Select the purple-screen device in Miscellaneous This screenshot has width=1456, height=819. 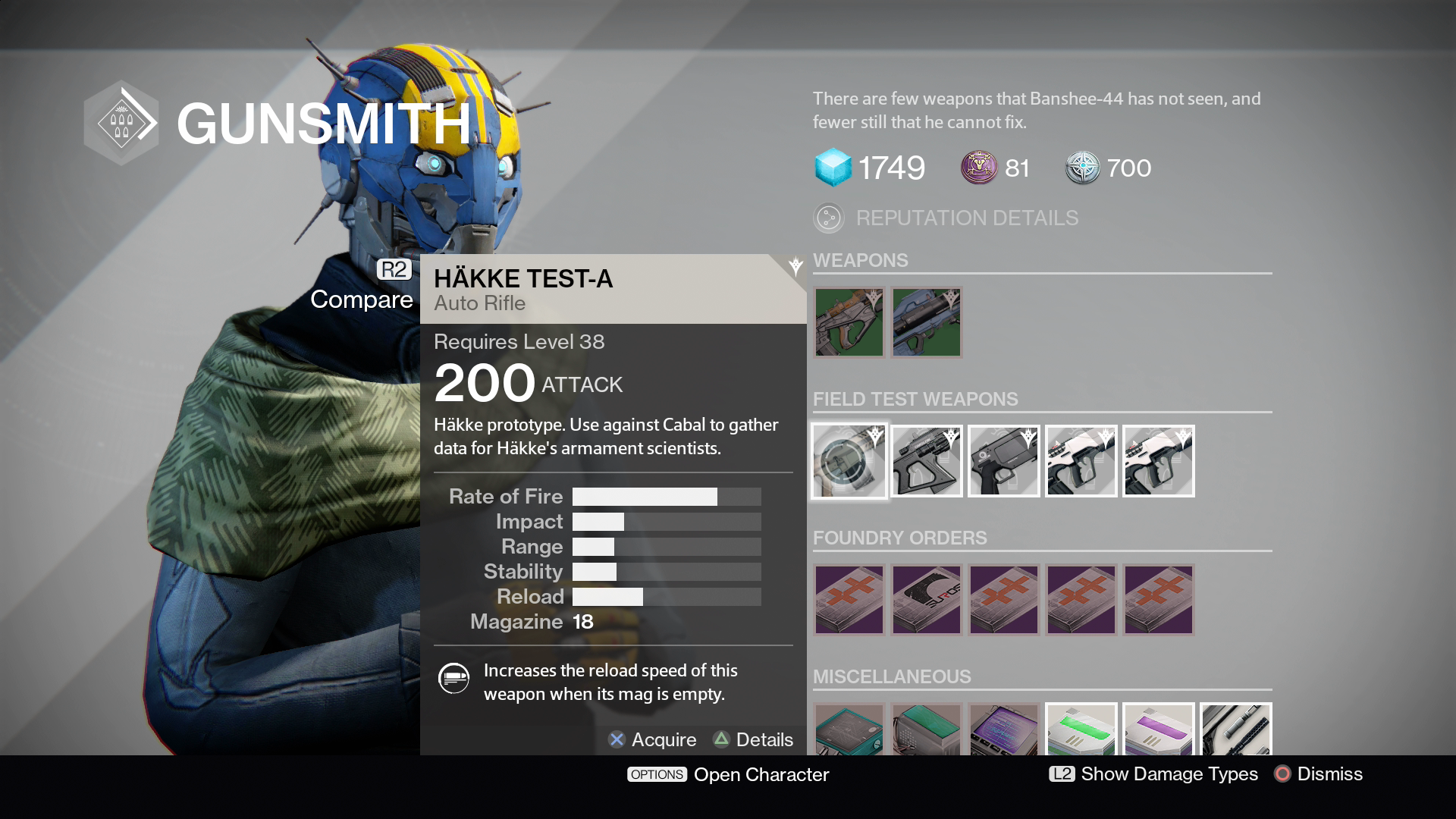pyautogui.click(x=1004, y=730)
